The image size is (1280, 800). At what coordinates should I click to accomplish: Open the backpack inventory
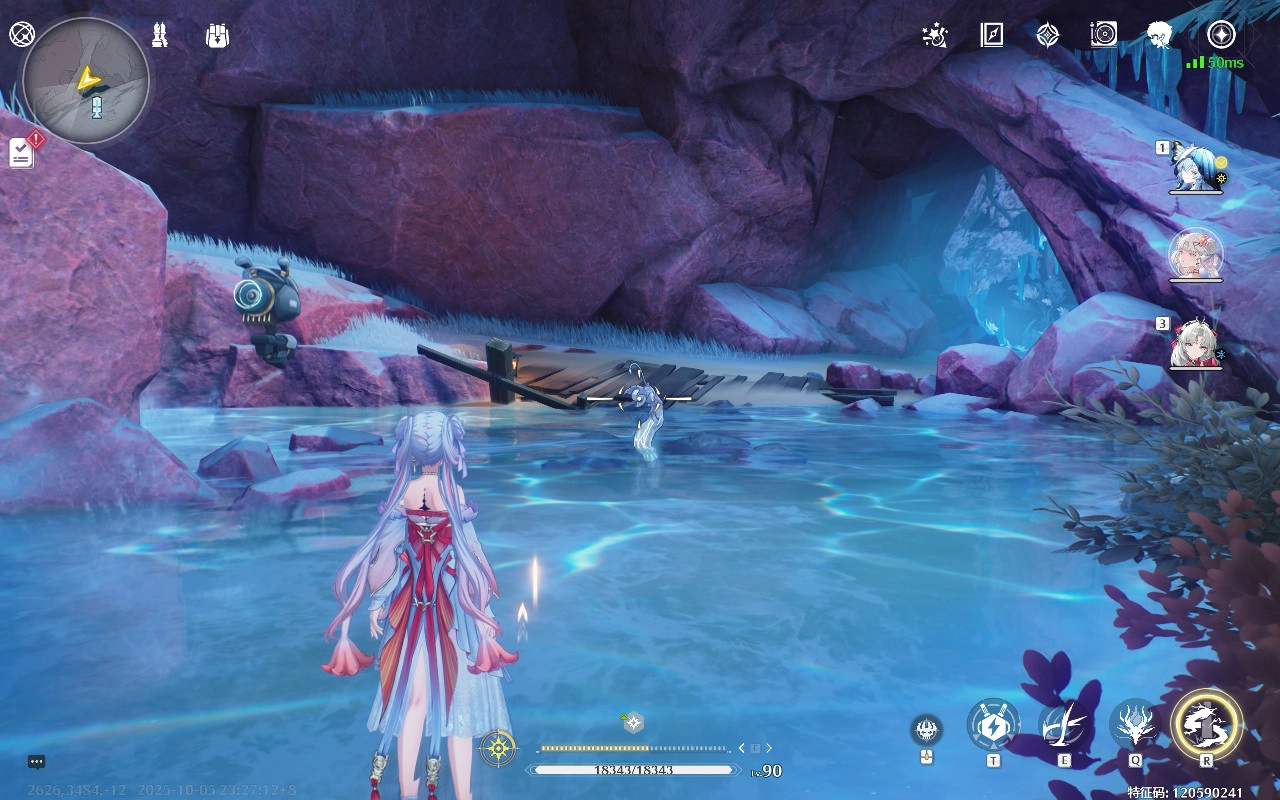[x=217, y=36]
